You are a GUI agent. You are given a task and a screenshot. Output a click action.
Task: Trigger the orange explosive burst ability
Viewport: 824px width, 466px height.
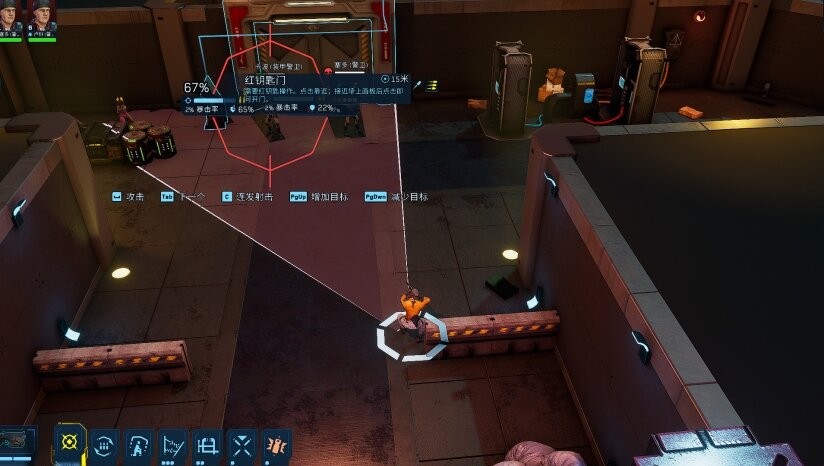pos(276,443)
